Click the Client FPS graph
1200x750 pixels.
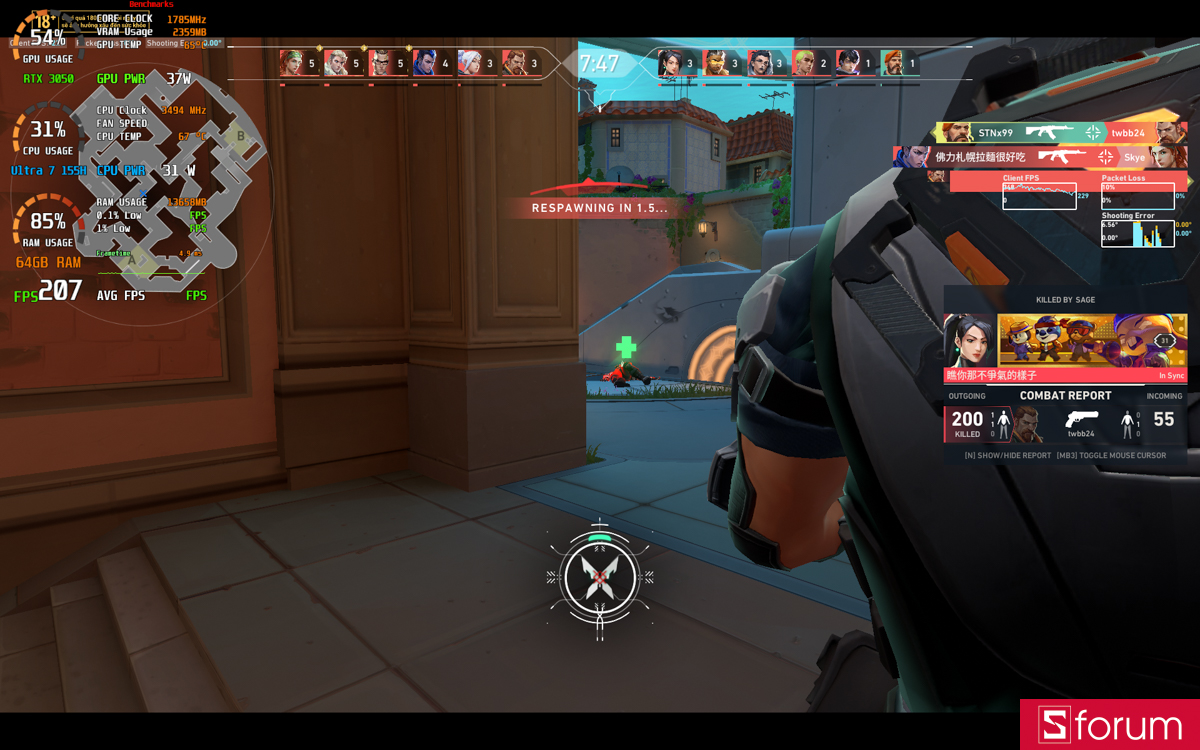(1040, 195)
